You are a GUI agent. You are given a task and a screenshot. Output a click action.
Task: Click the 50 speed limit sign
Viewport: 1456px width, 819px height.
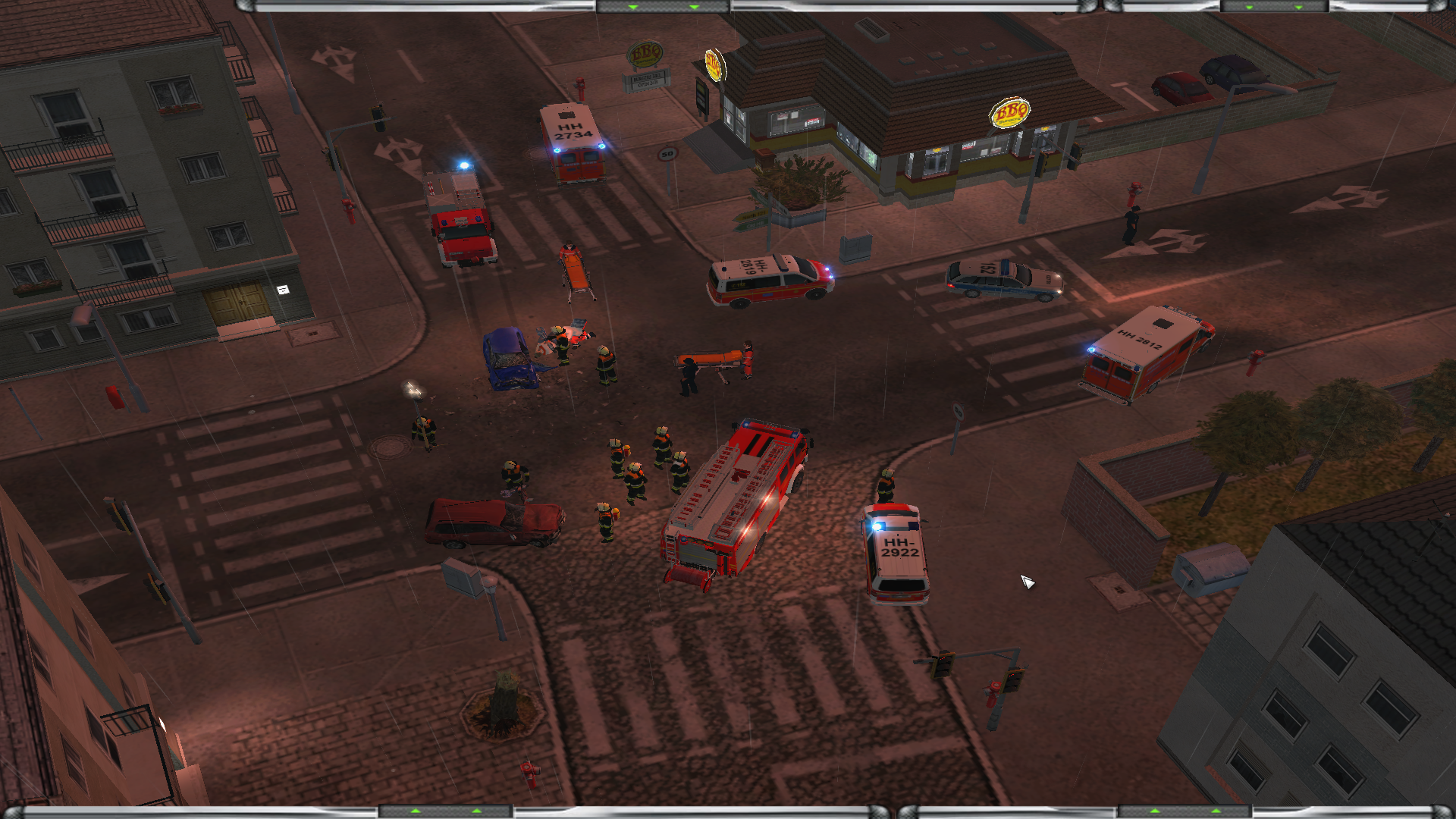pyautogui.click(x=667, y=154)
